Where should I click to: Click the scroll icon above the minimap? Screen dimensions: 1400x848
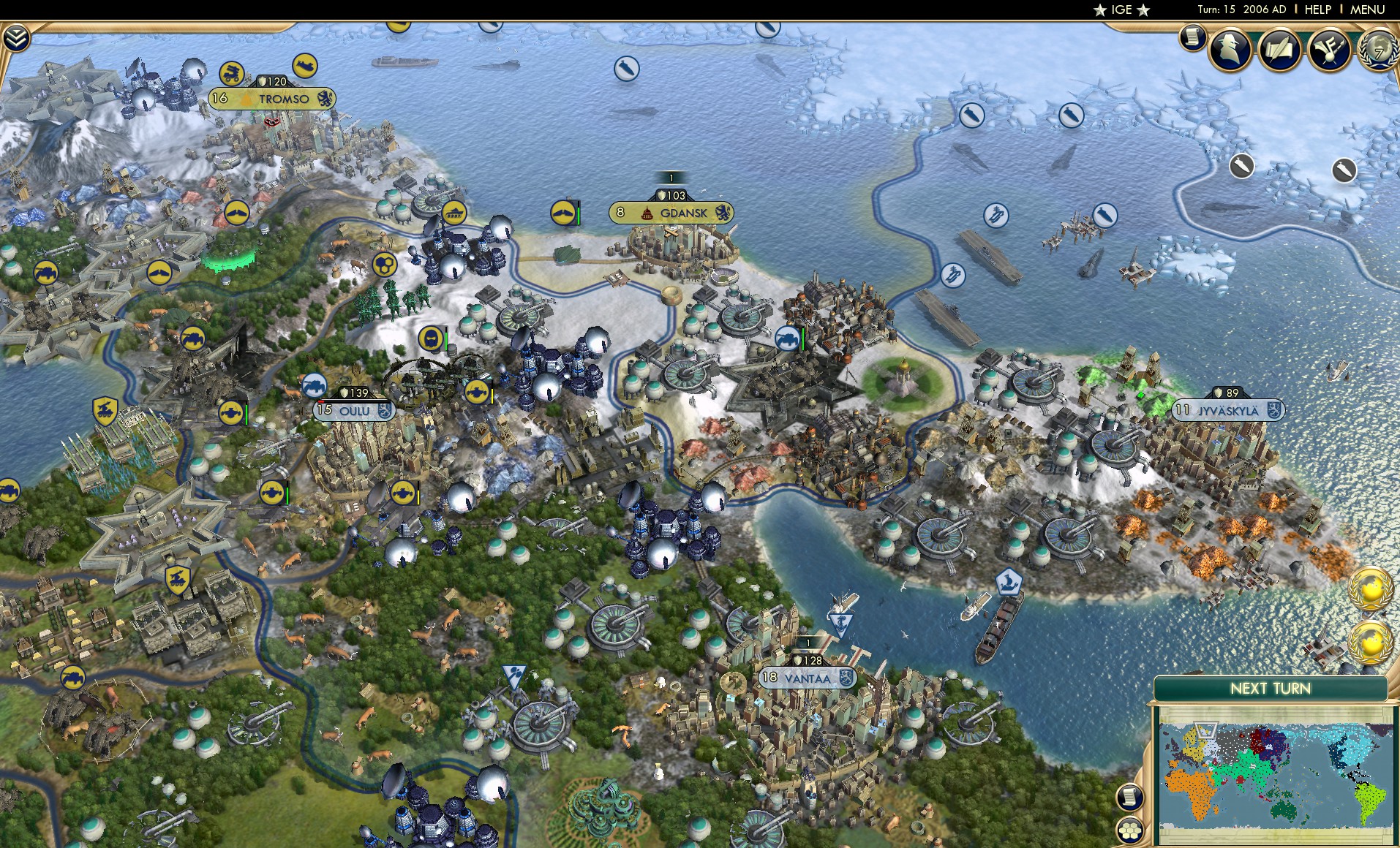click(1129, 797)
